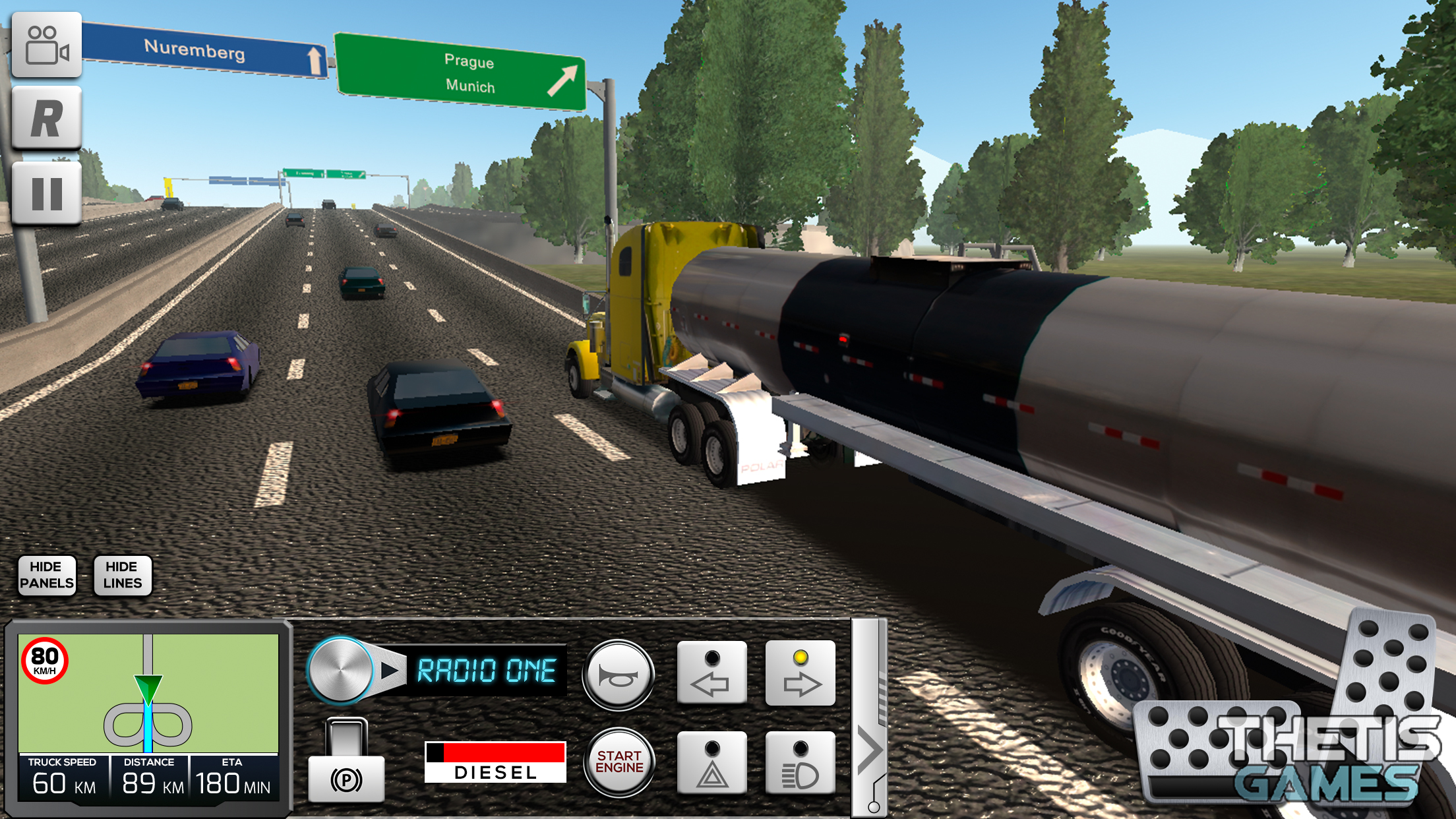Toggle the right turn signal
The width and height of the screenshot is (1456, 819).
[800, 673]
